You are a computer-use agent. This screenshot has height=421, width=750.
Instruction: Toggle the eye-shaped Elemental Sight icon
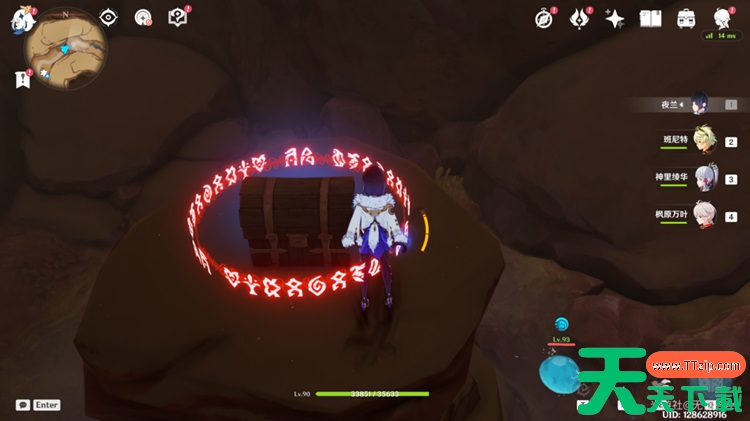(x=109, y=17)
